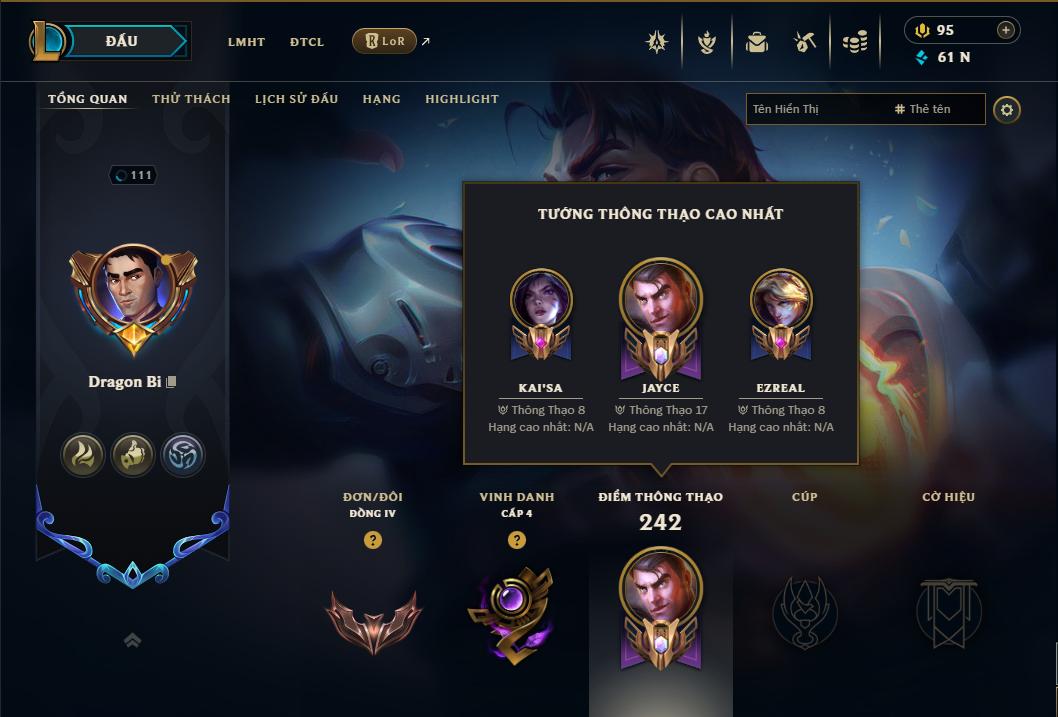
Task: Select the HẠNG tab
Action: tap(381, 99)
